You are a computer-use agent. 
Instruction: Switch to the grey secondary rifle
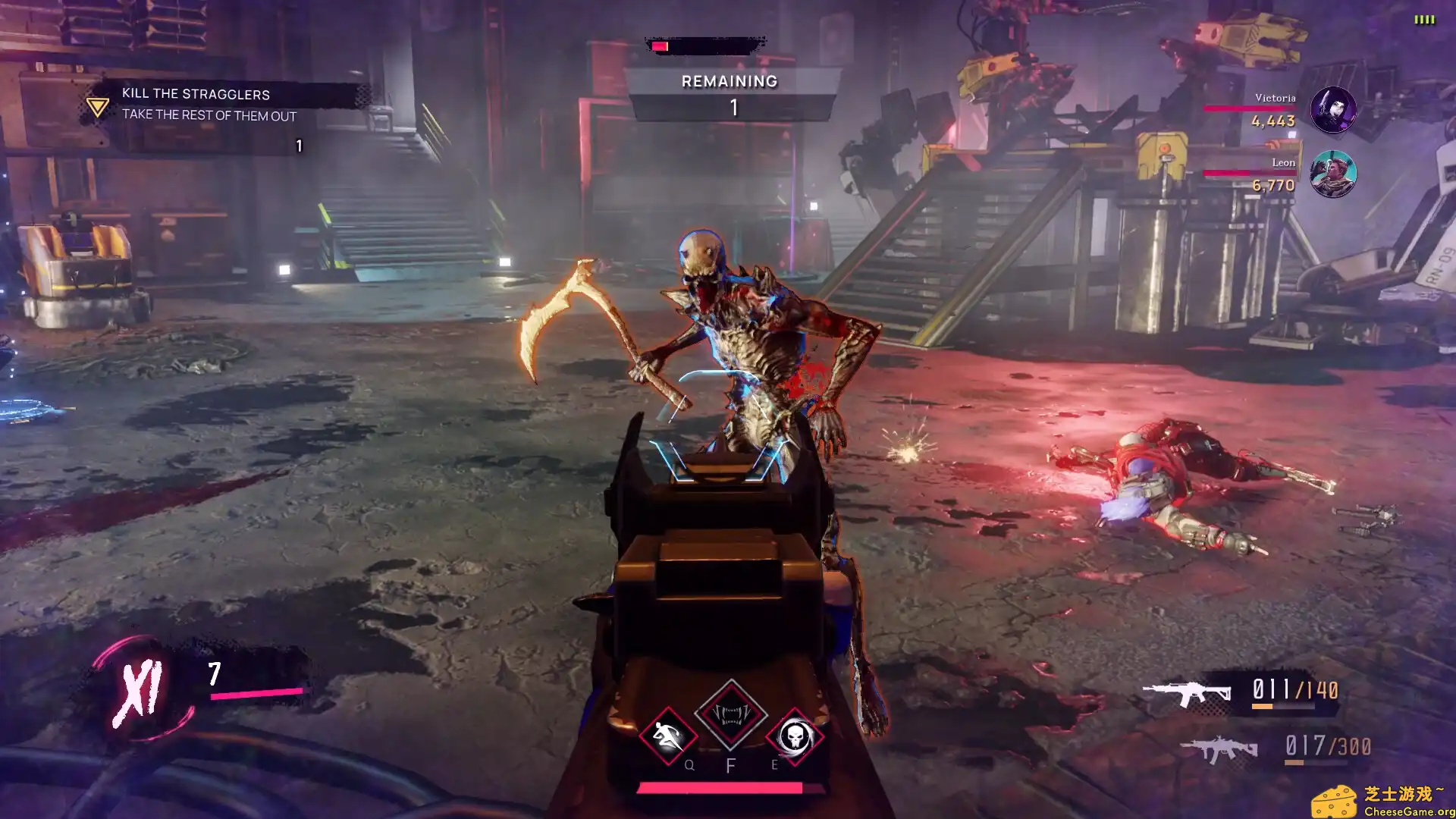1218,749
